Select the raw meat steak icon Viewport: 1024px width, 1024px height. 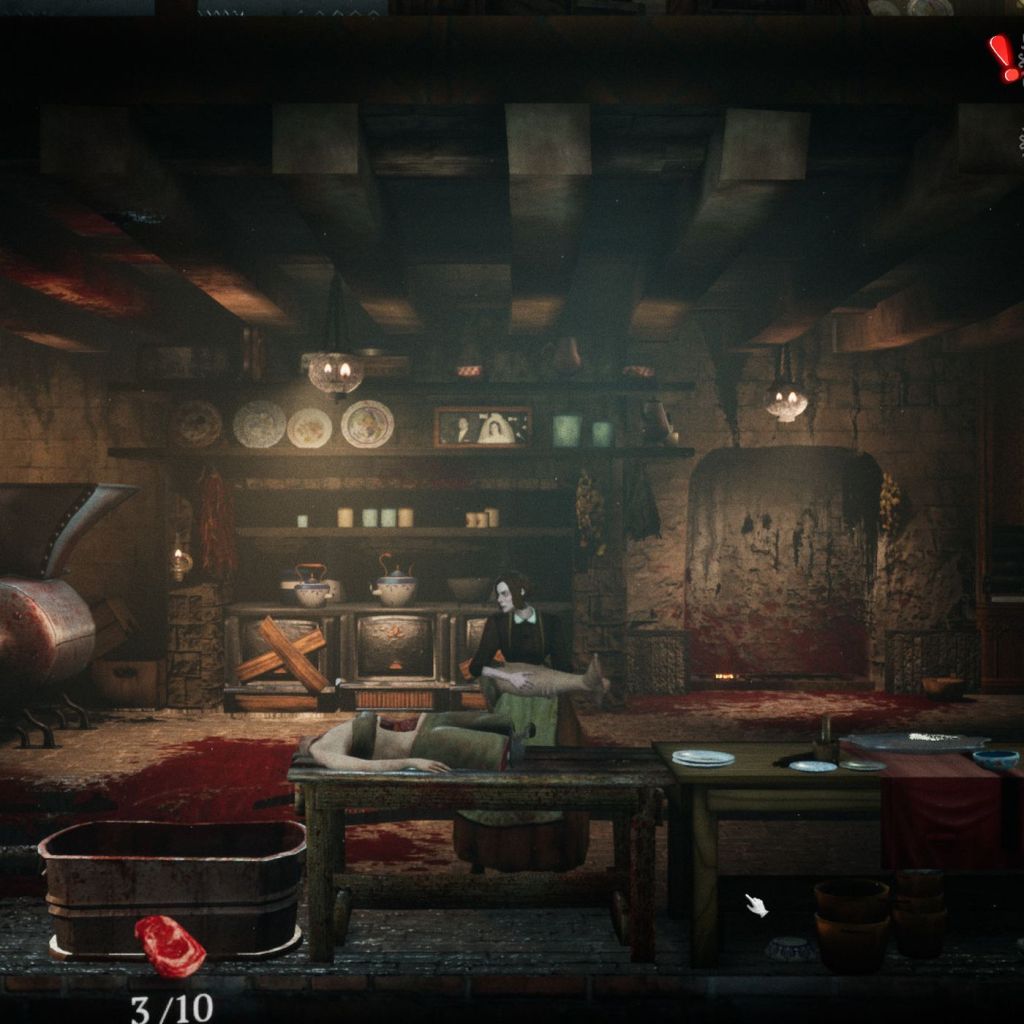click(x=169, y=944)
